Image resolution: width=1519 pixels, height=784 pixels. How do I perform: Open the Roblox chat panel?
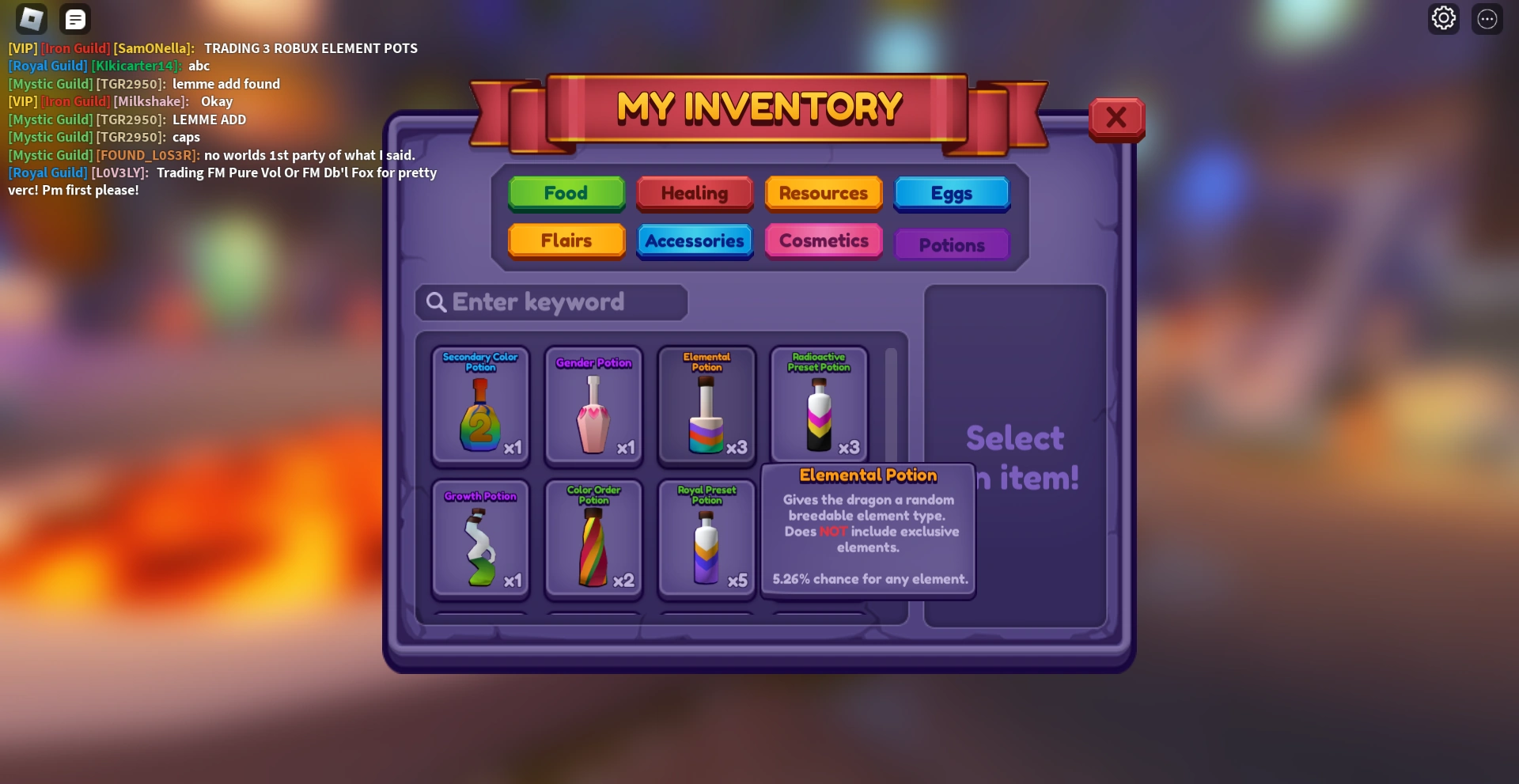(75, 18)
